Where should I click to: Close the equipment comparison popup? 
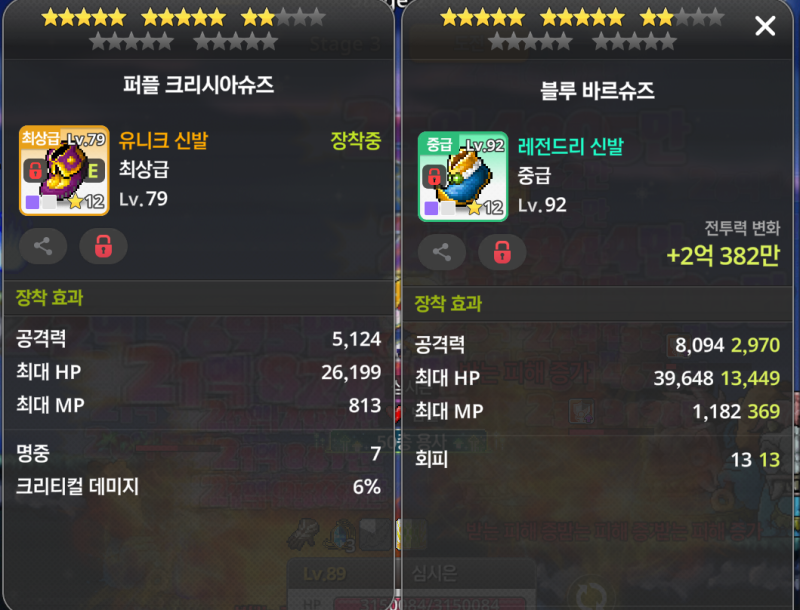pyautogui.click(x=765, y=27)
